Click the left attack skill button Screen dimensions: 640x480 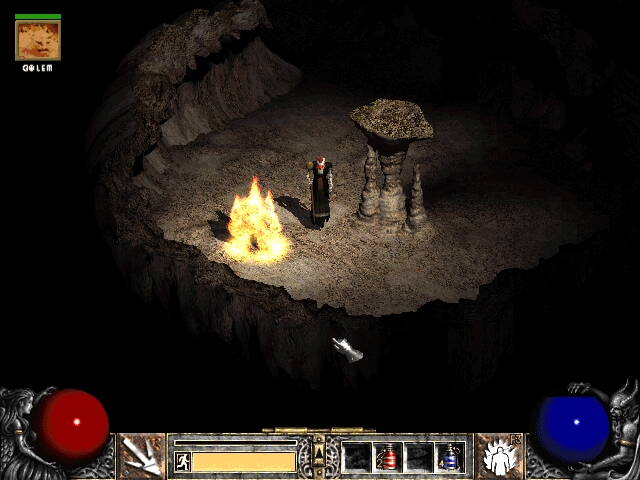(141, 457)
